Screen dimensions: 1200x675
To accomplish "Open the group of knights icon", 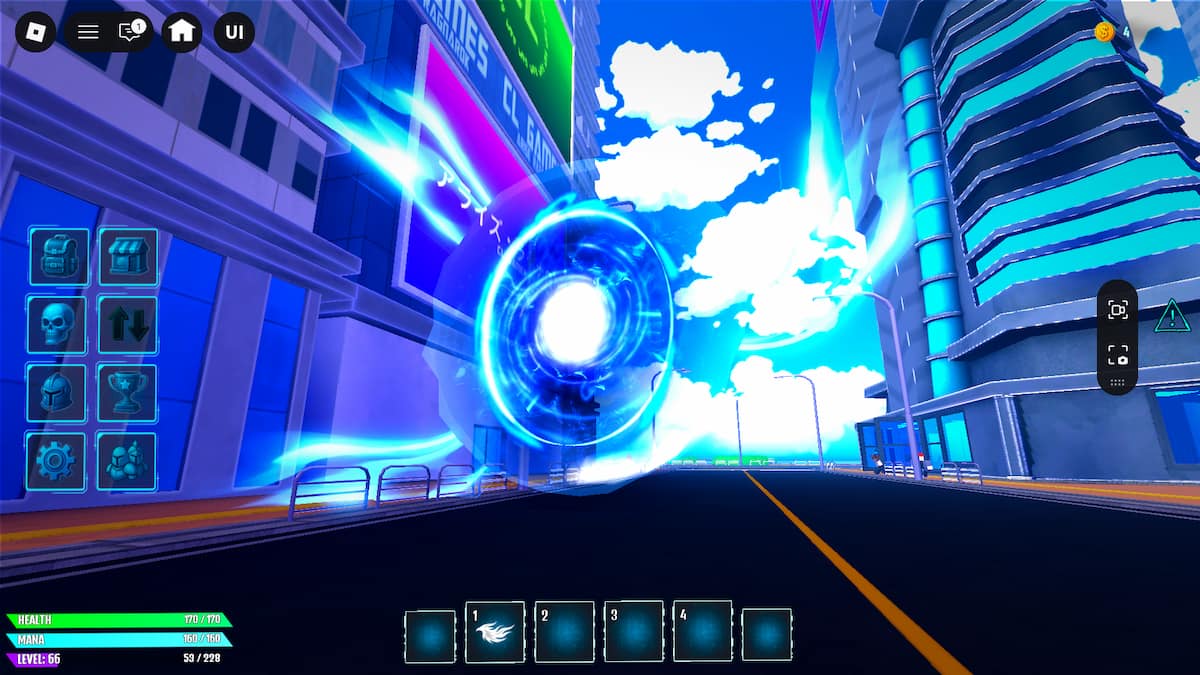I will coord(127,461).
